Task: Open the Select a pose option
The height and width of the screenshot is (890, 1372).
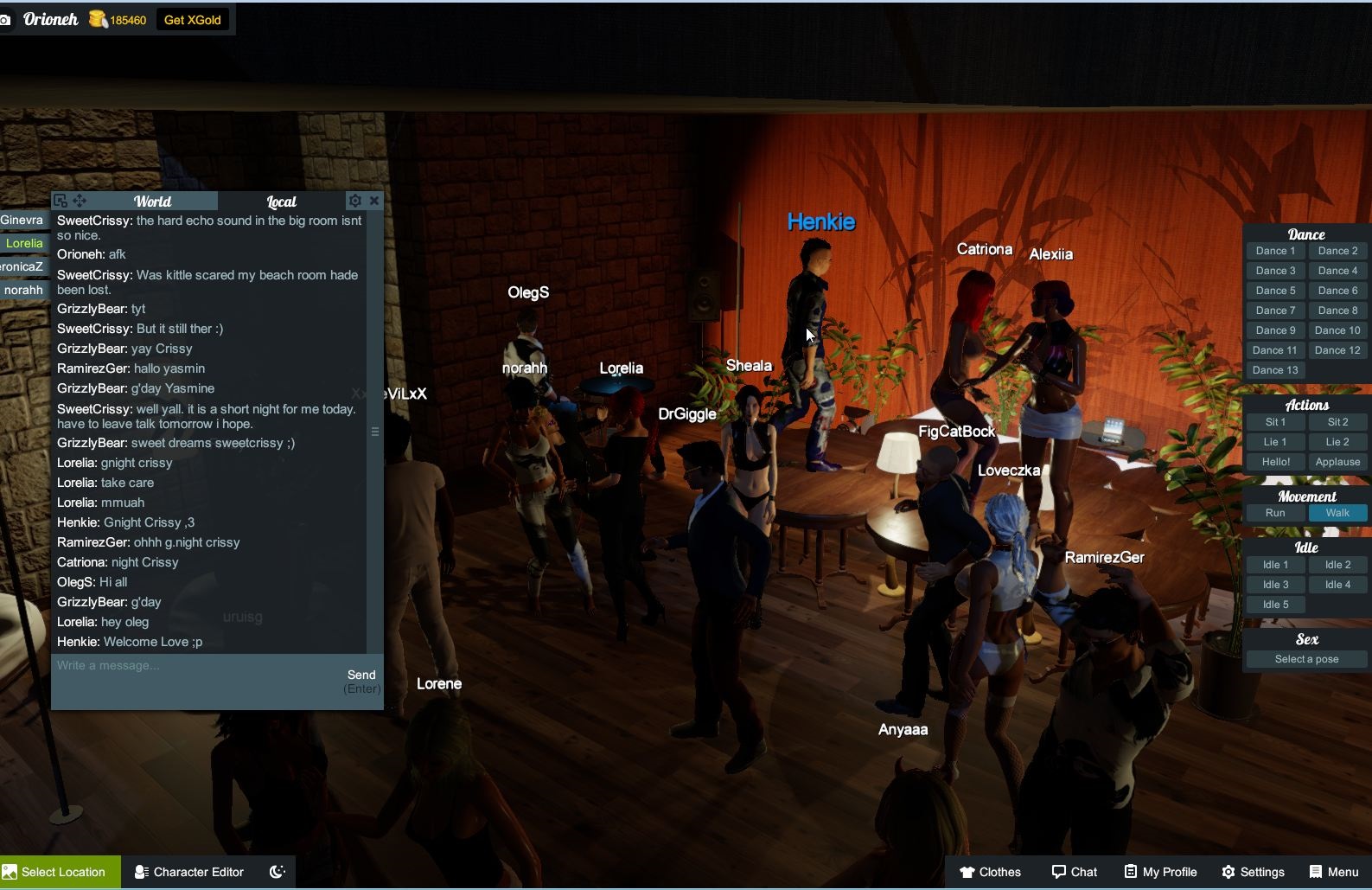Action: 1306,659
